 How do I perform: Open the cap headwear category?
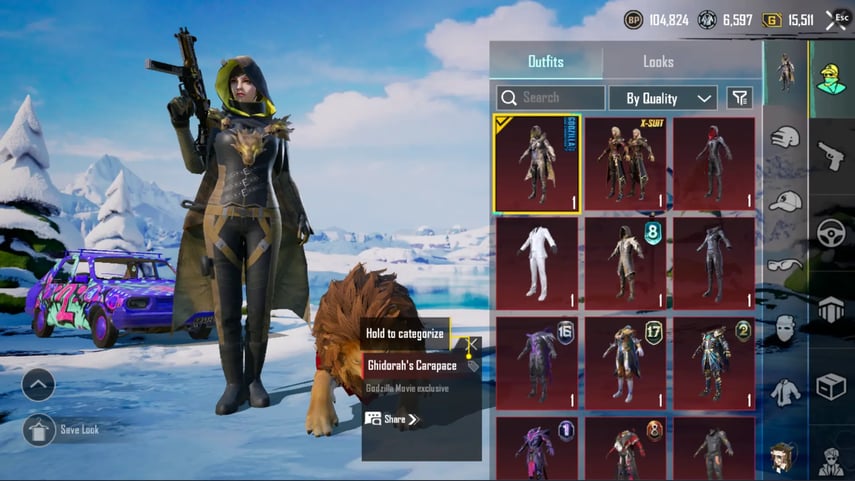click(786, 201)
